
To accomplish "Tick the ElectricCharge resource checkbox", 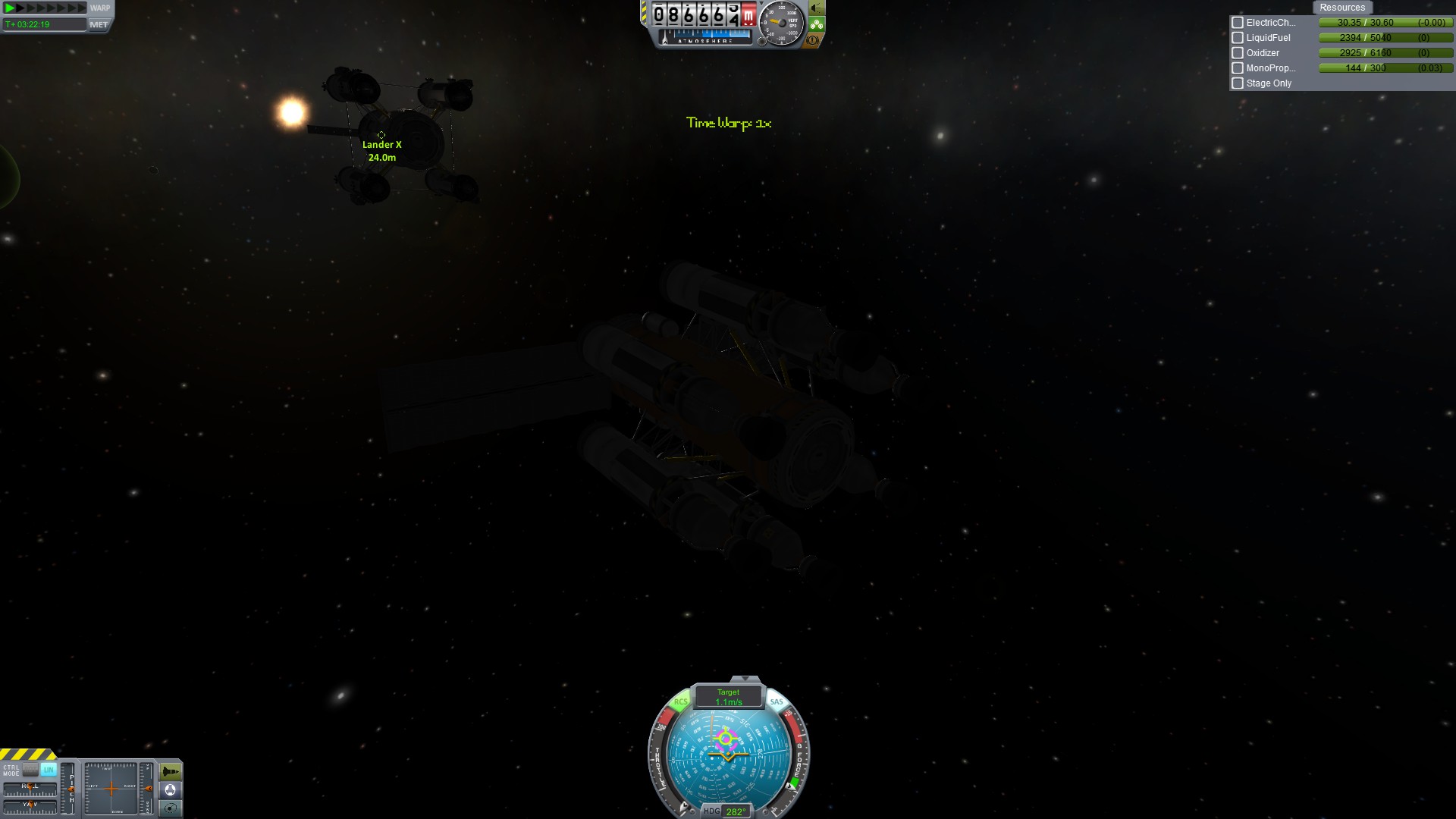I will 1238,23.
